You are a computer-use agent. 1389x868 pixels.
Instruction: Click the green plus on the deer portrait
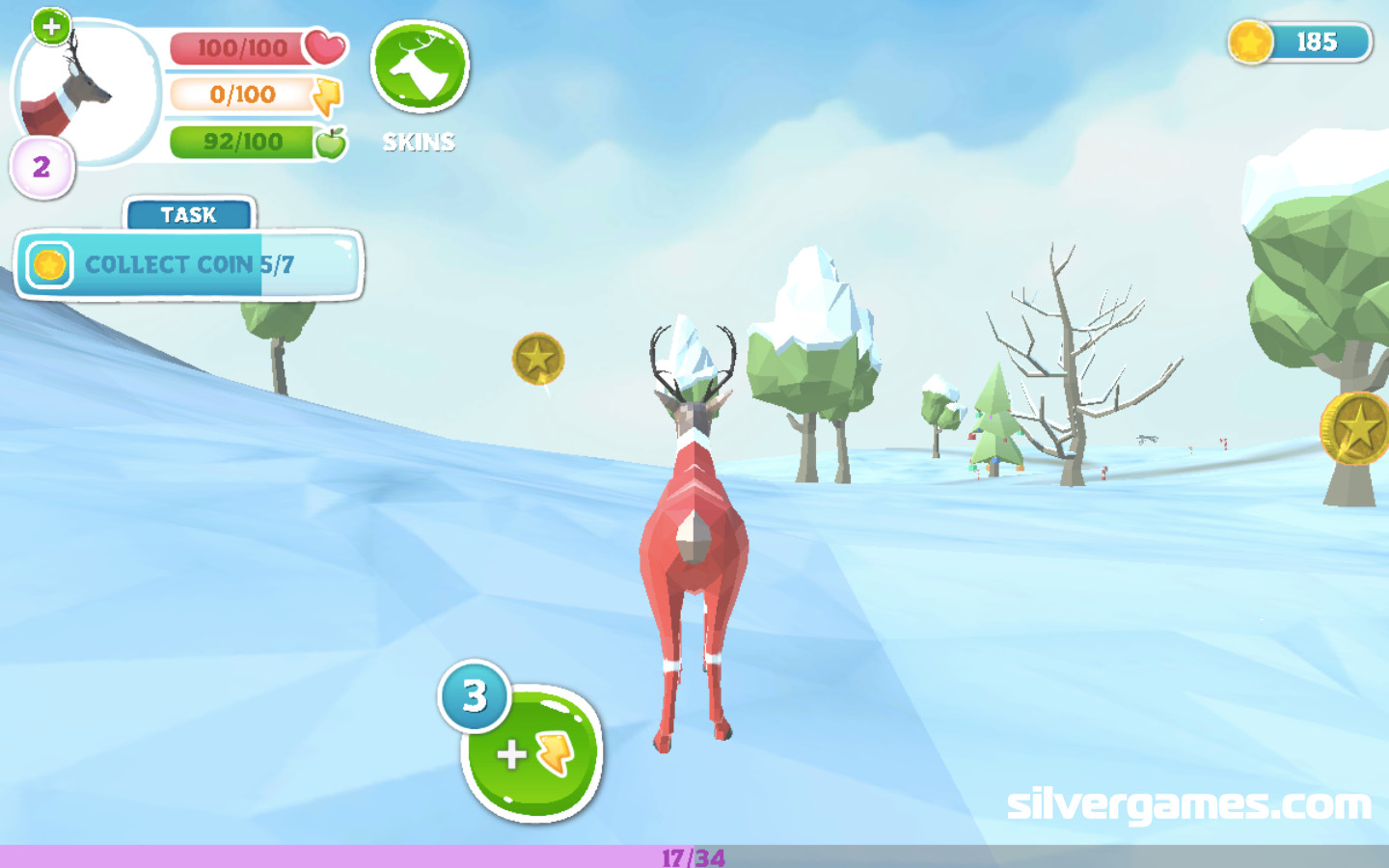coord(51,26)
